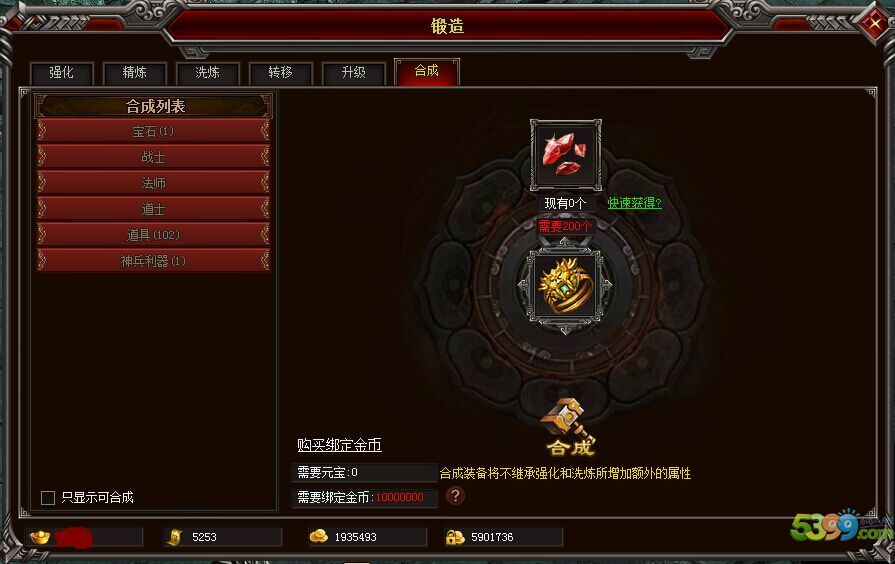Select the 合成 tab
This screenshot has height=564, width=895.
[427, 71]
